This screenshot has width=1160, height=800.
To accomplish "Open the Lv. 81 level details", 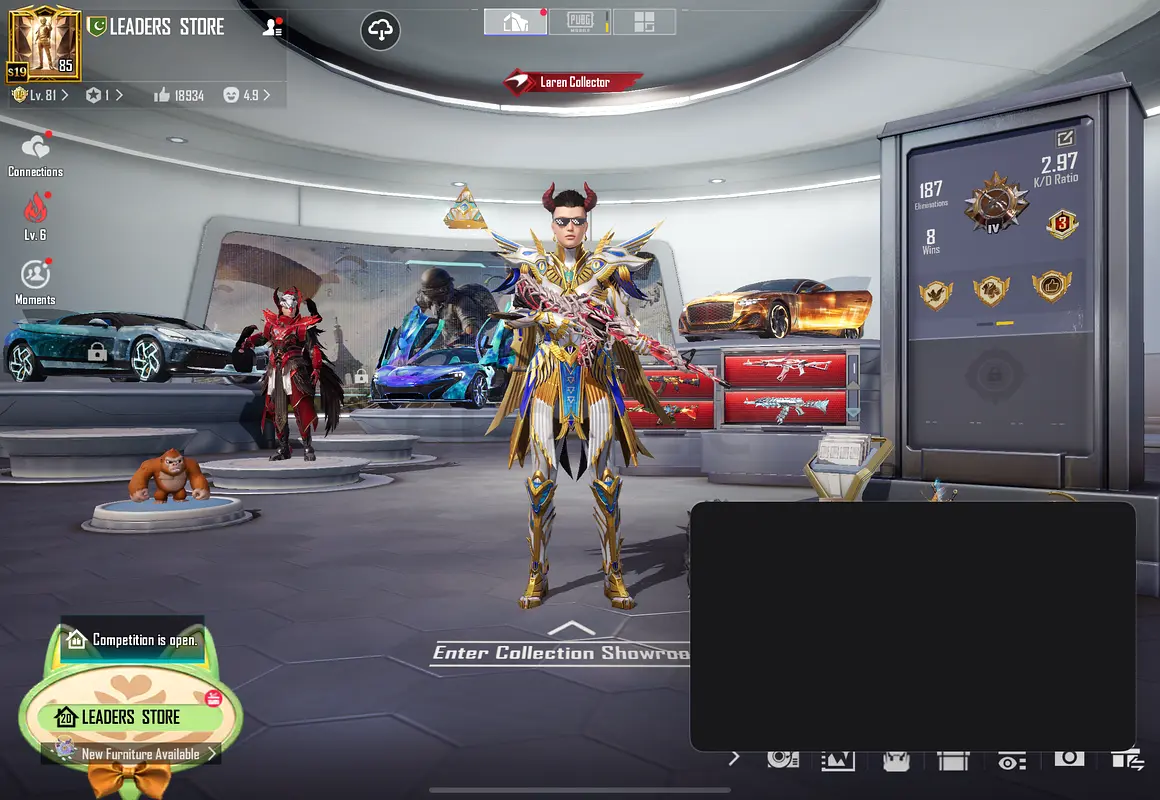I will pyautogui.click(x=42, y=95).
